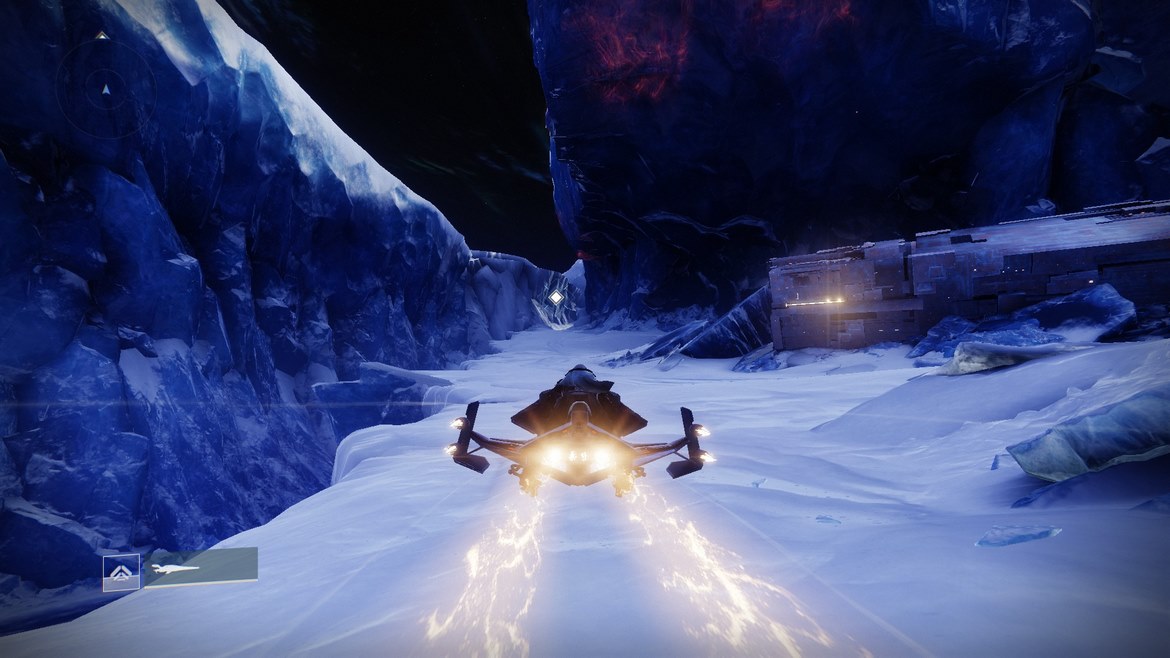Select the chevron emblem icon box
The image size is (1170, 658).
point(121,571)
